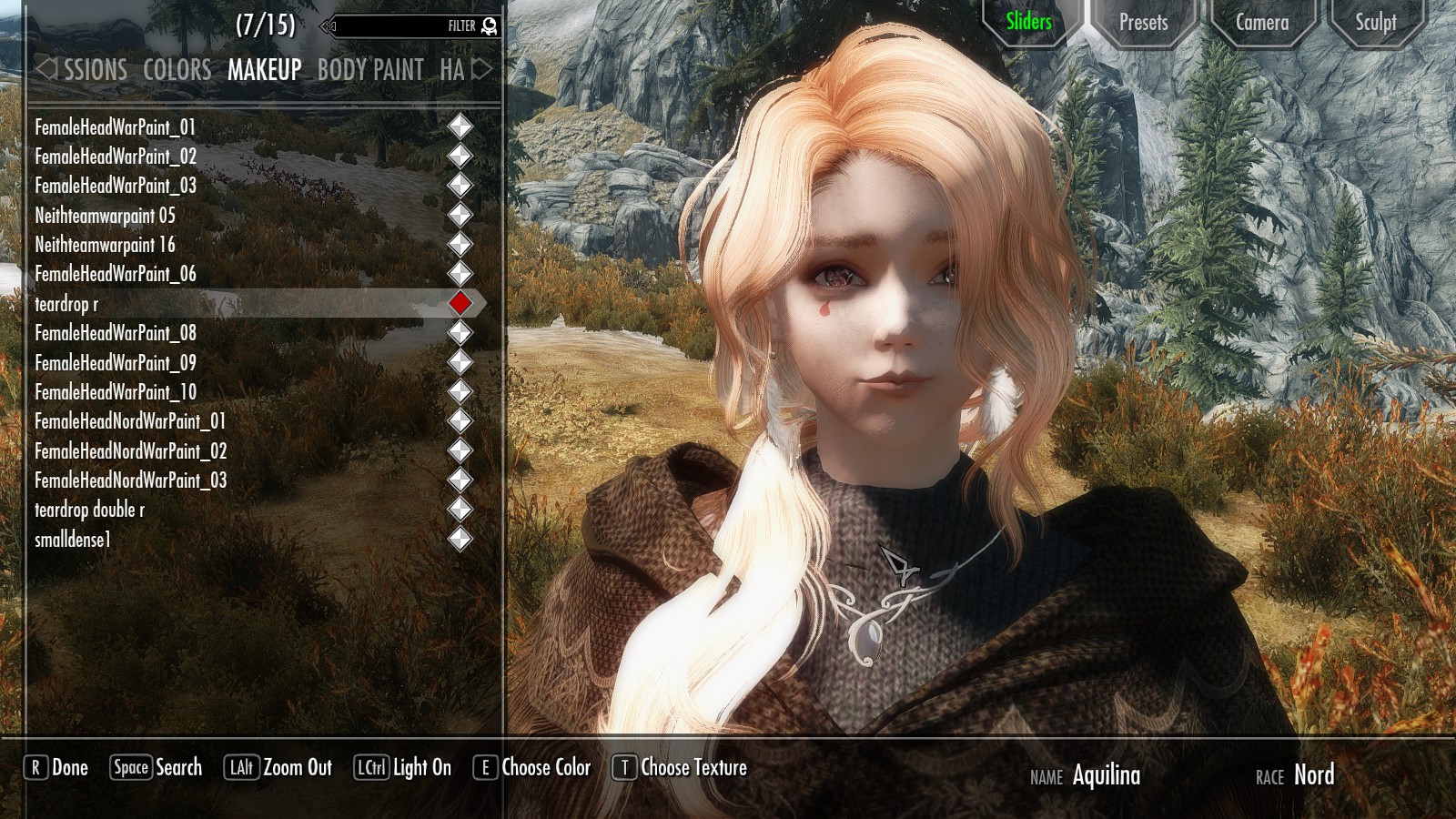Choose the Neithteamwarpaint 05 entry

tap(105, 216)
